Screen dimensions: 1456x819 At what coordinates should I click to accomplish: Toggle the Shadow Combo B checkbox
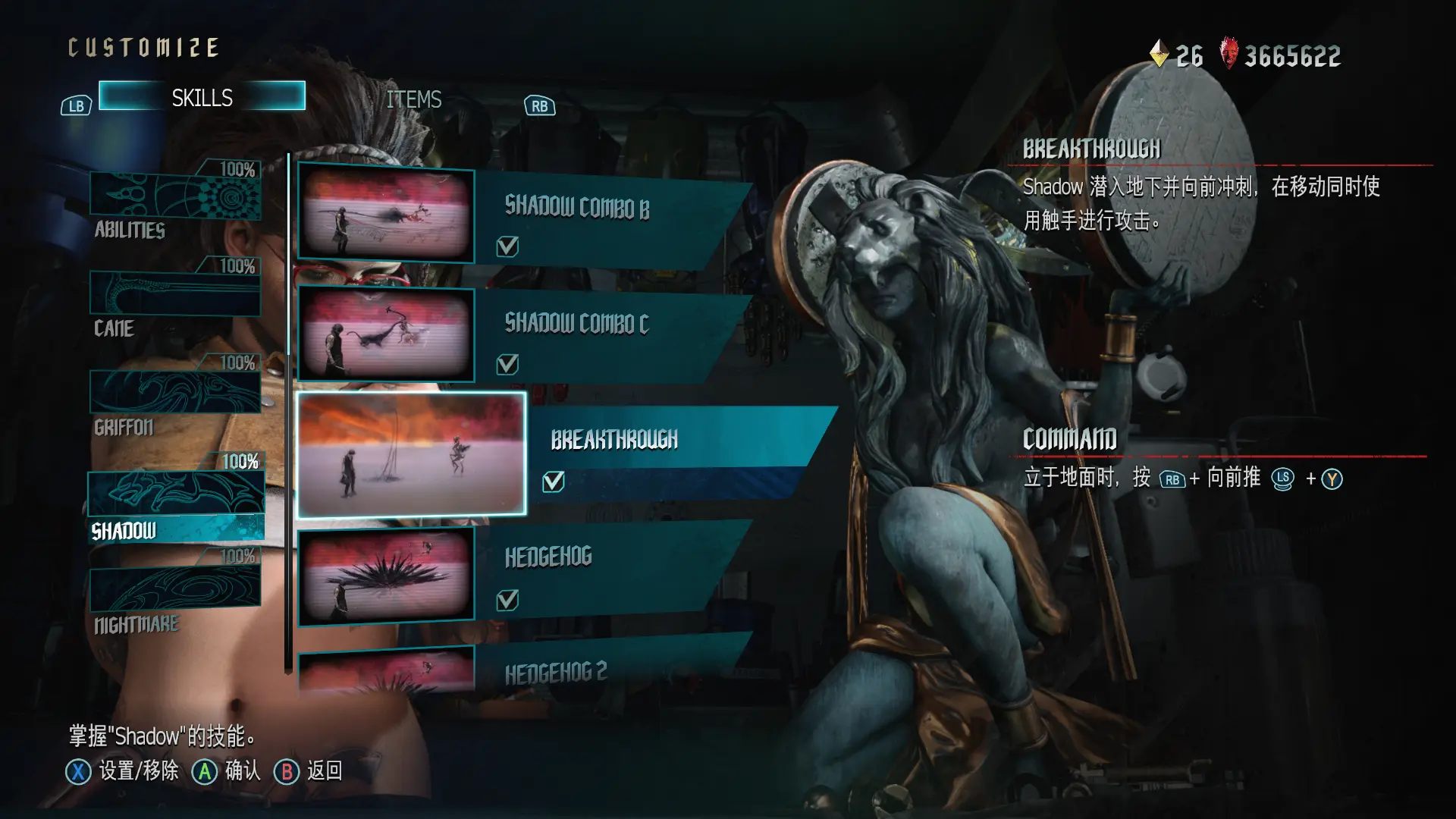pyautogui.click(x=507, y=246)
